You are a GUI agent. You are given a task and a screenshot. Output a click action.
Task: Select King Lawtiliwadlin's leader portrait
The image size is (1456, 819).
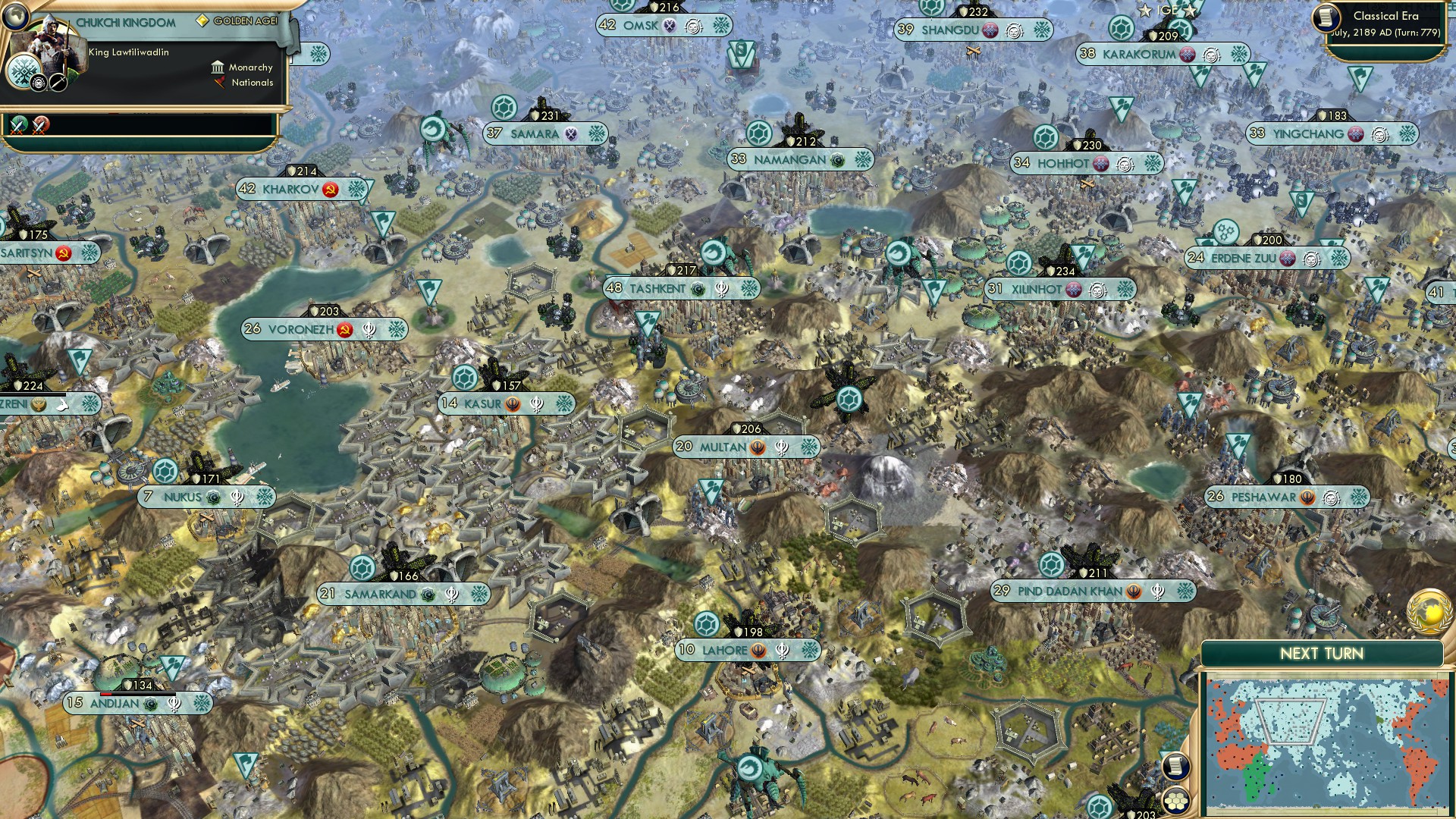[50, 42]
